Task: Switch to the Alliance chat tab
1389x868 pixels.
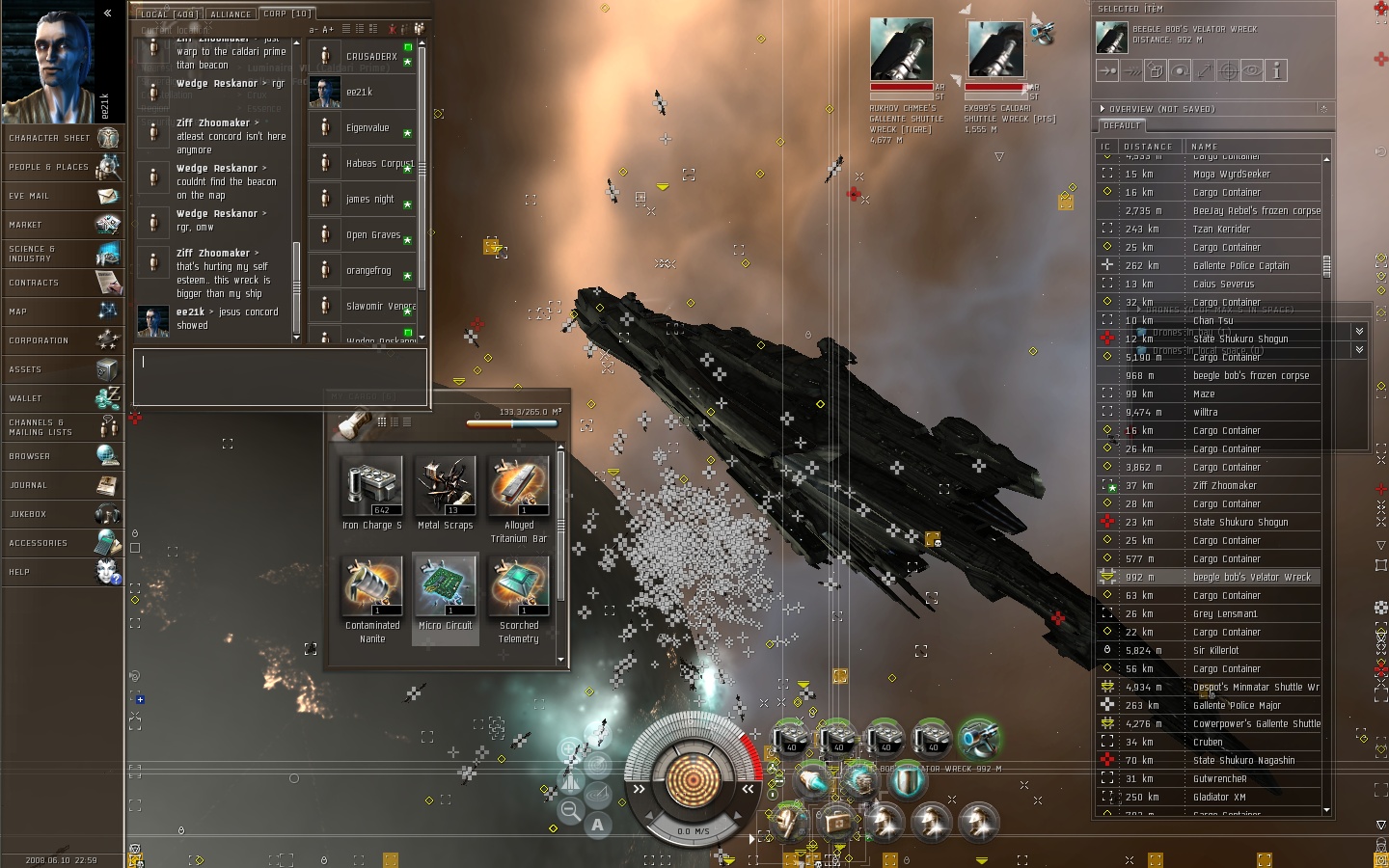Action: pos(231,14)
